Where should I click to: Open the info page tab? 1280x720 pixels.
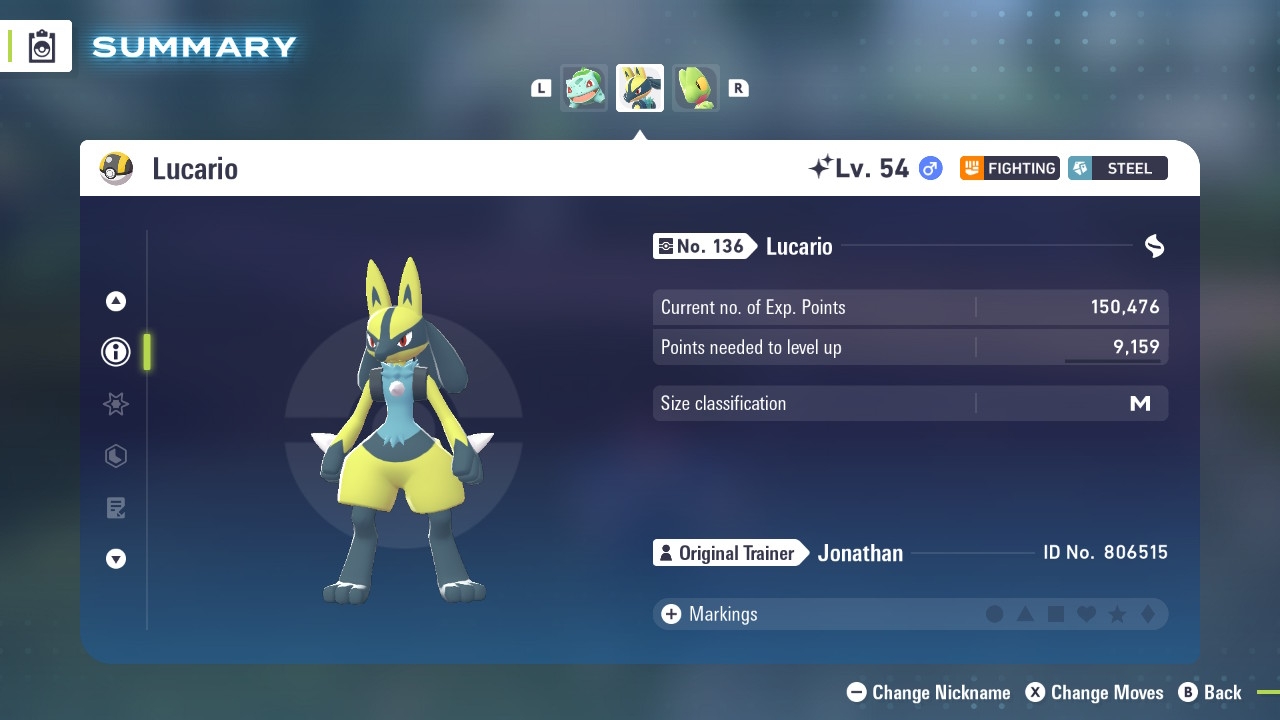(x=116, y=352)
